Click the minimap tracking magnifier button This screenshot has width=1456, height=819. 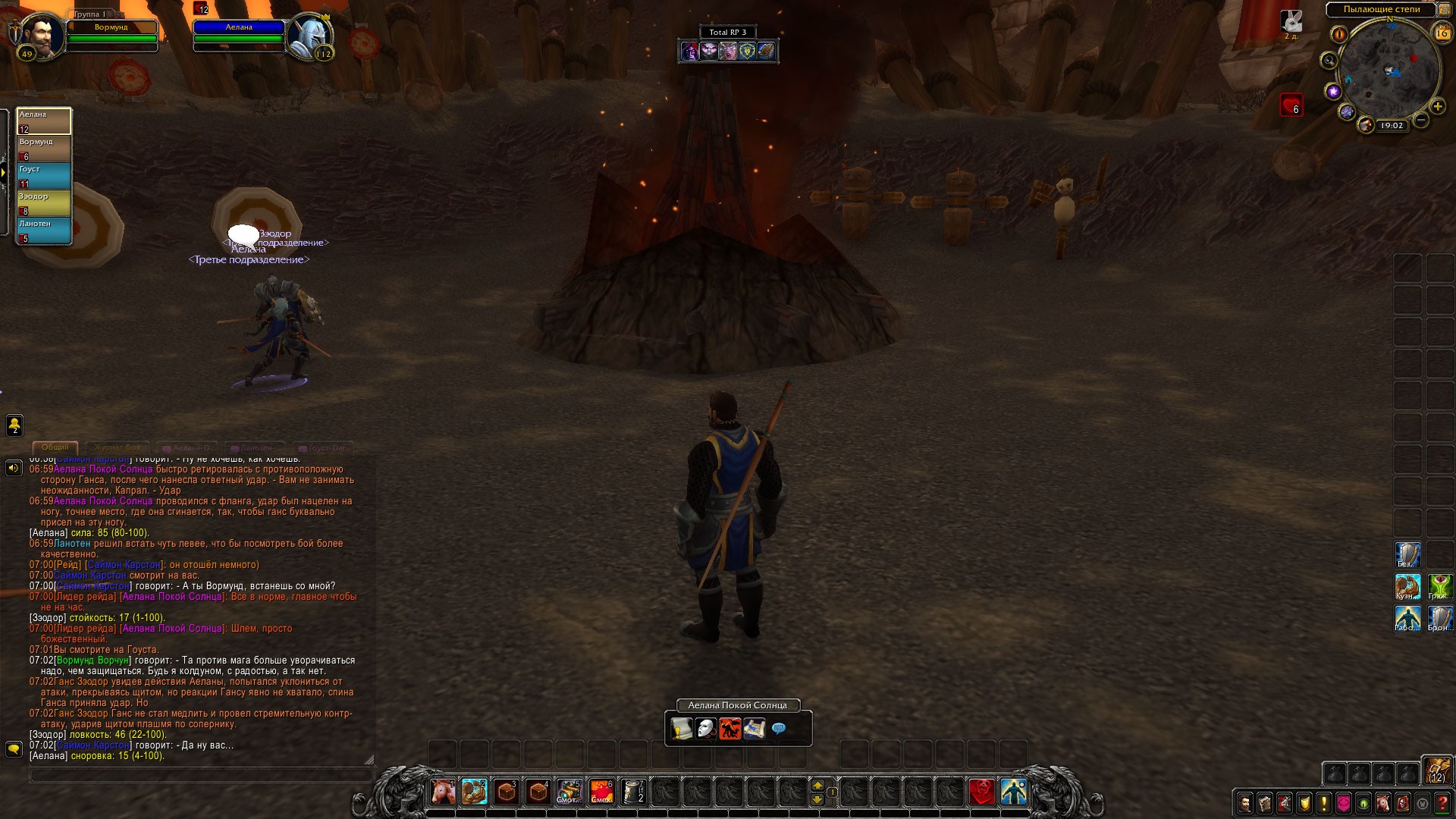click(1329, 61)
